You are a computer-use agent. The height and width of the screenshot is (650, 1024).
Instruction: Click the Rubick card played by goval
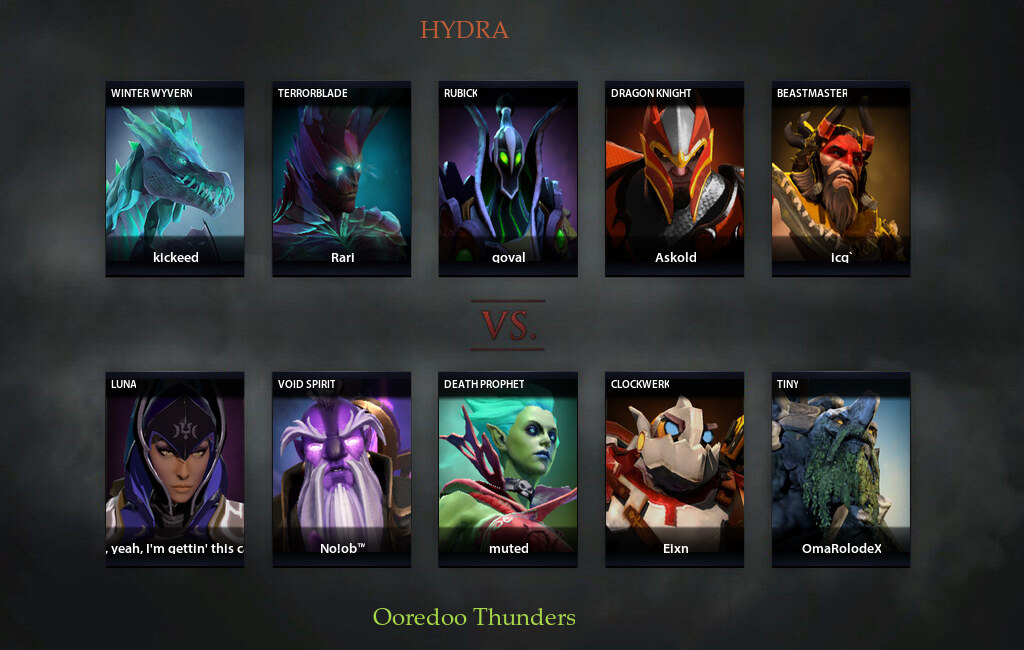pos(508,178)
